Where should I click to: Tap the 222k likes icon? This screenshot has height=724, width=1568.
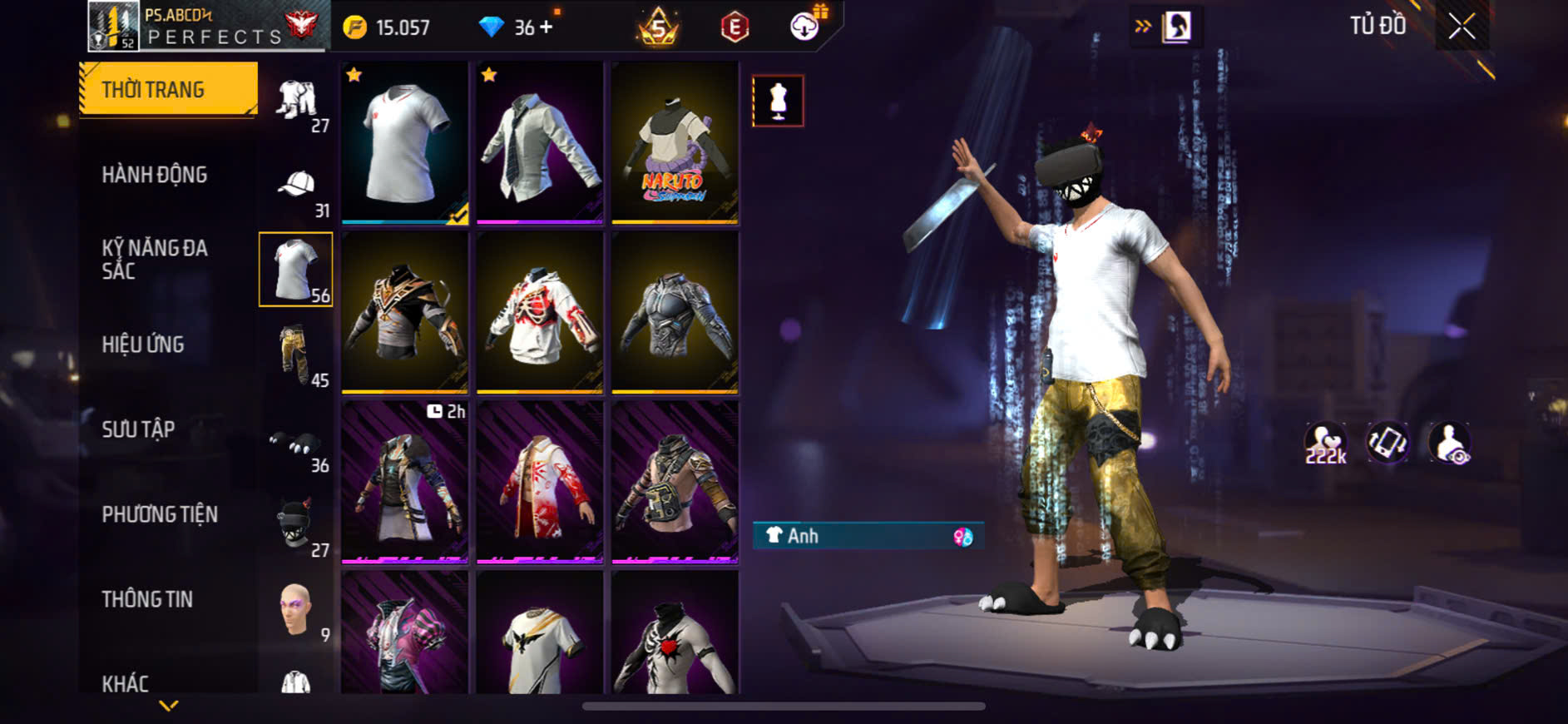click(x=1325, y=443)
